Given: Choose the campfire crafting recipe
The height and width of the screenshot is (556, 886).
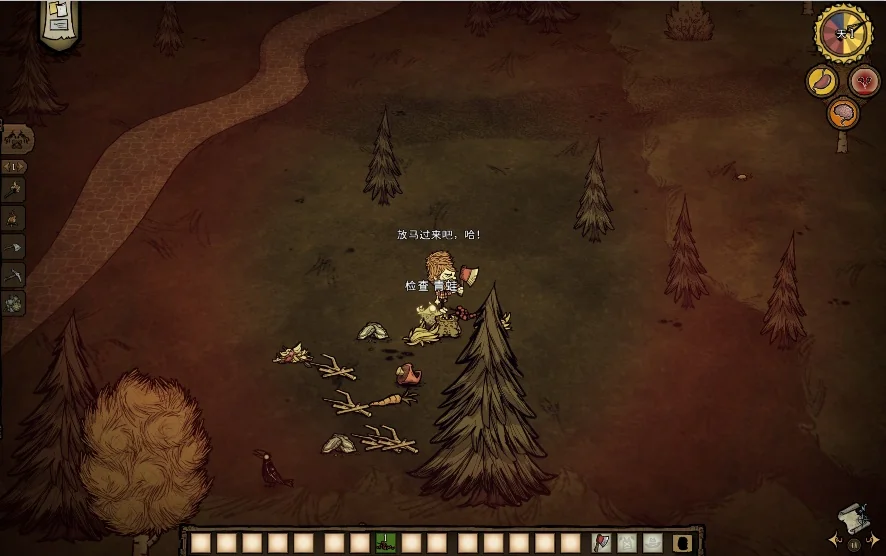Looking at the screenshot, I should click(x=15, y=217).
